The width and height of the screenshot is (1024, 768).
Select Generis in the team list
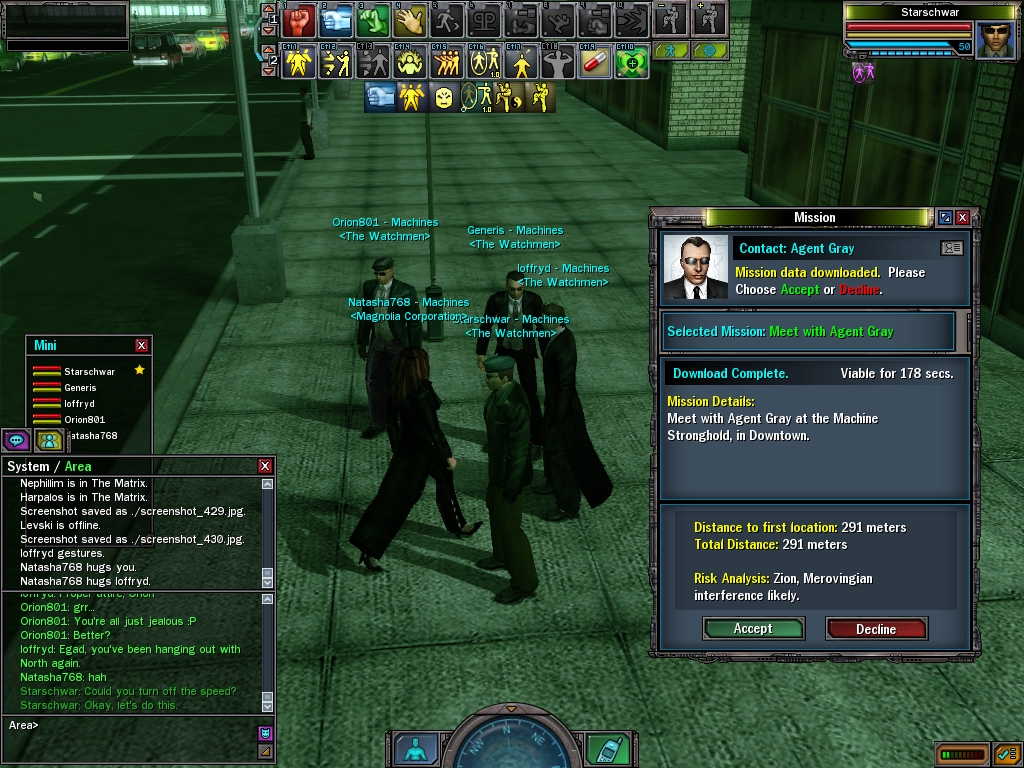(x=80, y=388)
